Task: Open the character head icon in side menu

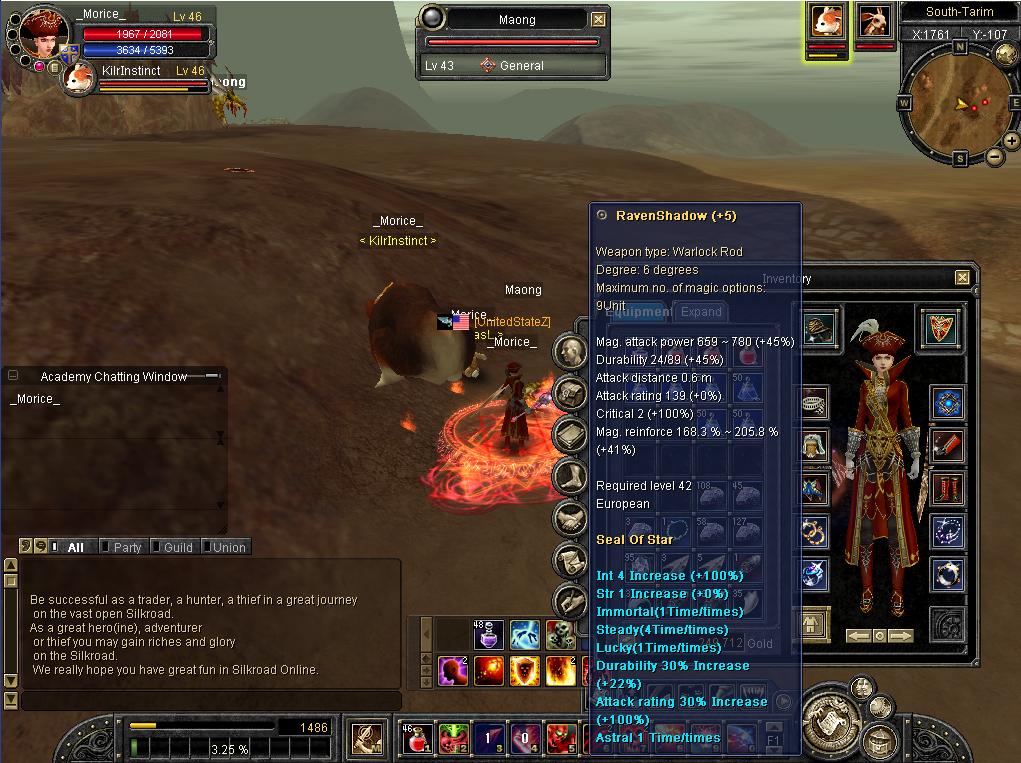Action: click(x=571, y=350)
